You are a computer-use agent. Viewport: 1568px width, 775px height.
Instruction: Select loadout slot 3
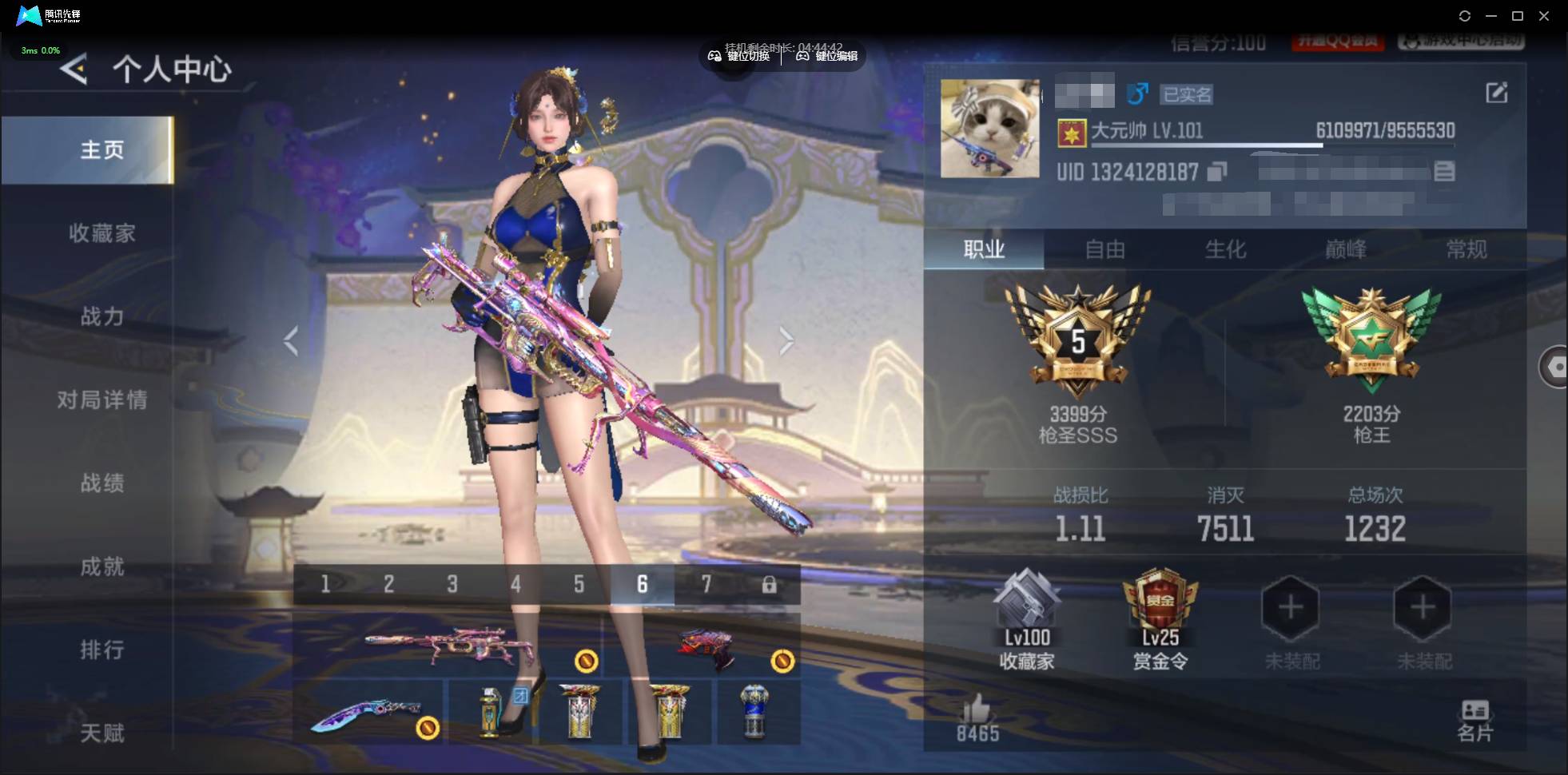[x=452, y=584]
